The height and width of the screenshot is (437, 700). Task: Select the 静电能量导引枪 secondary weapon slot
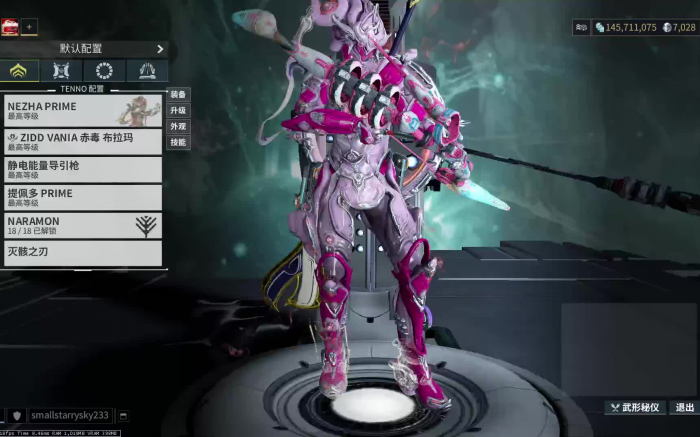[x=82, y=169]
